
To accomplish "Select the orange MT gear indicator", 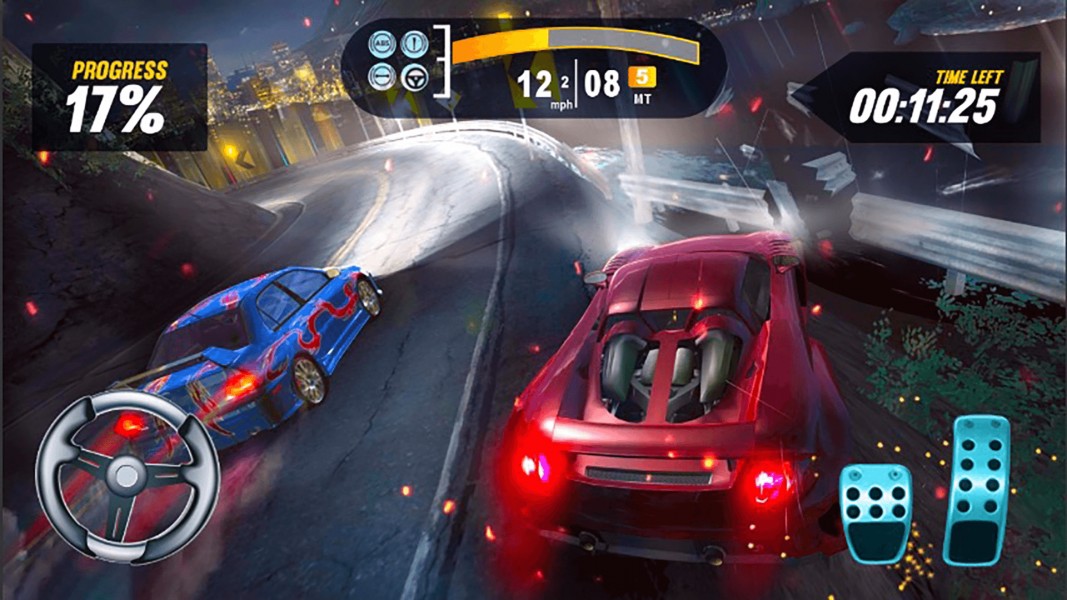I will coord(641,77).
